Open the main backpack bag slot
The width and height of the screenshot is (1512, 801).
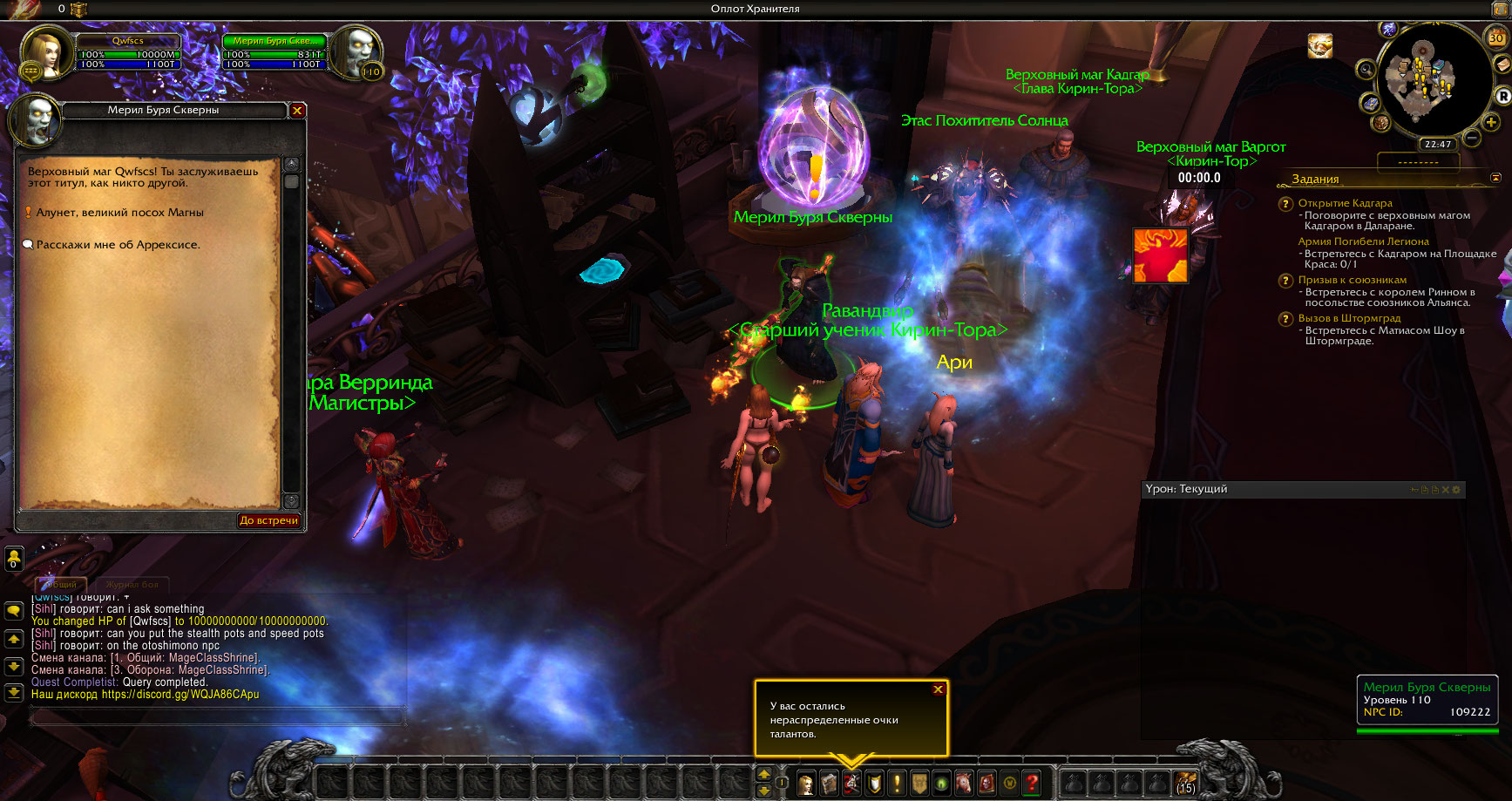pos(1185,782)
